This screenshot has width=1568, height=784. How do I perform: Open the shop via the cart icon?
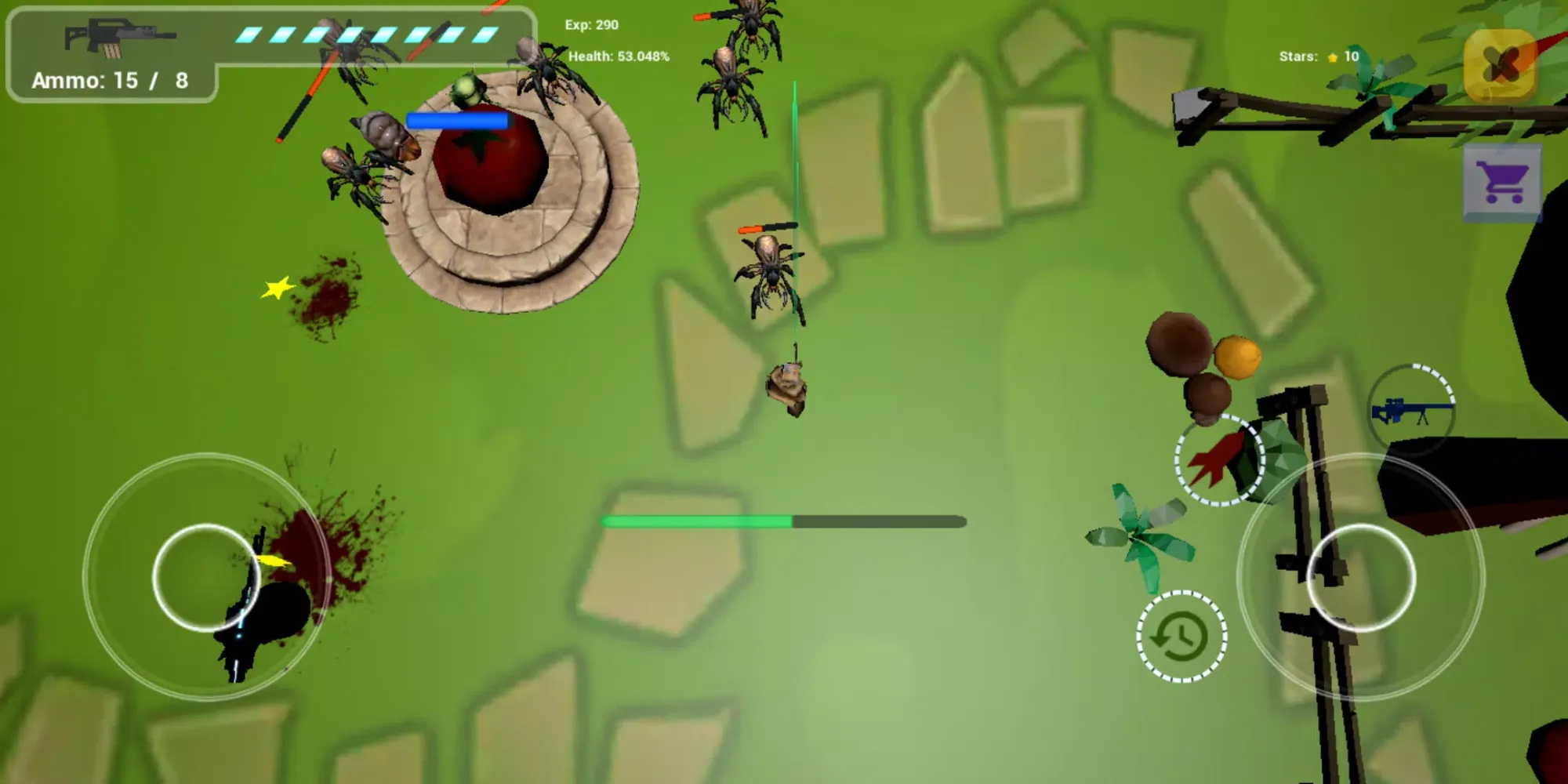click(1501, 183)
